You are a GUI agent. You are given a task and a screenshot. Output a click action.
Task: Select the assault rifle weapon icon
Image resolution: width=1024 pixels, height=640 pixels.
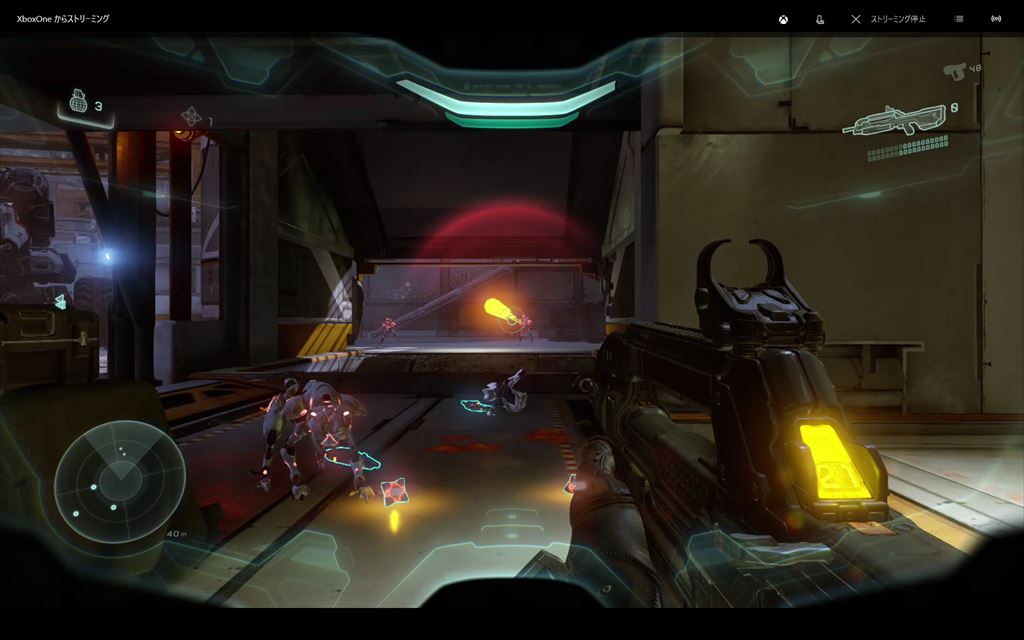coord(893,122)
